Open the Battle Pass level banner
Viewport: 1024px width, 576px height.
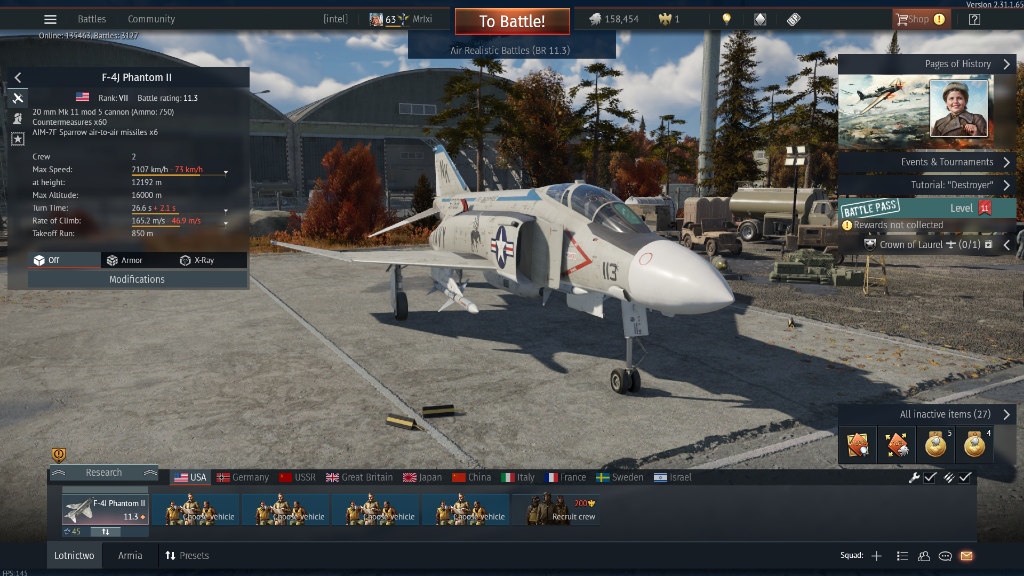click(x=927, y=208)
